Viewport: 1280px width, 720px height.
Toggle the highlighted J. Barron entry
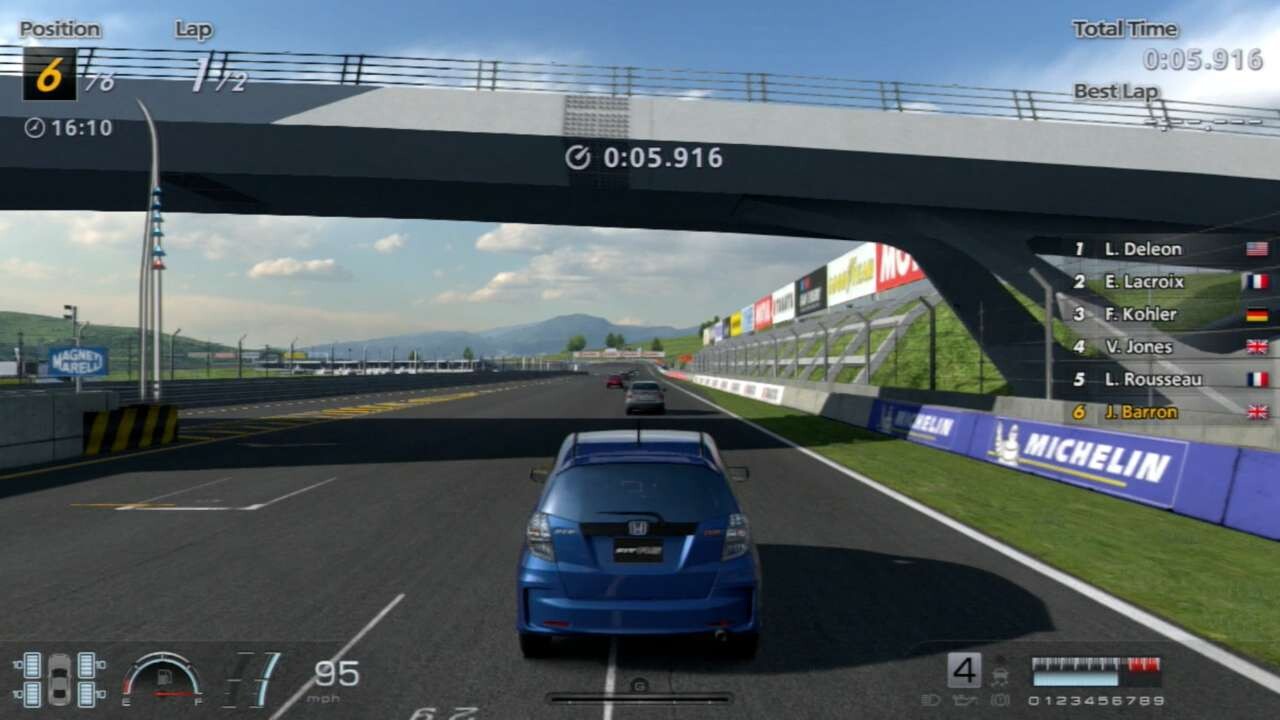click(x=1140, y=412)
